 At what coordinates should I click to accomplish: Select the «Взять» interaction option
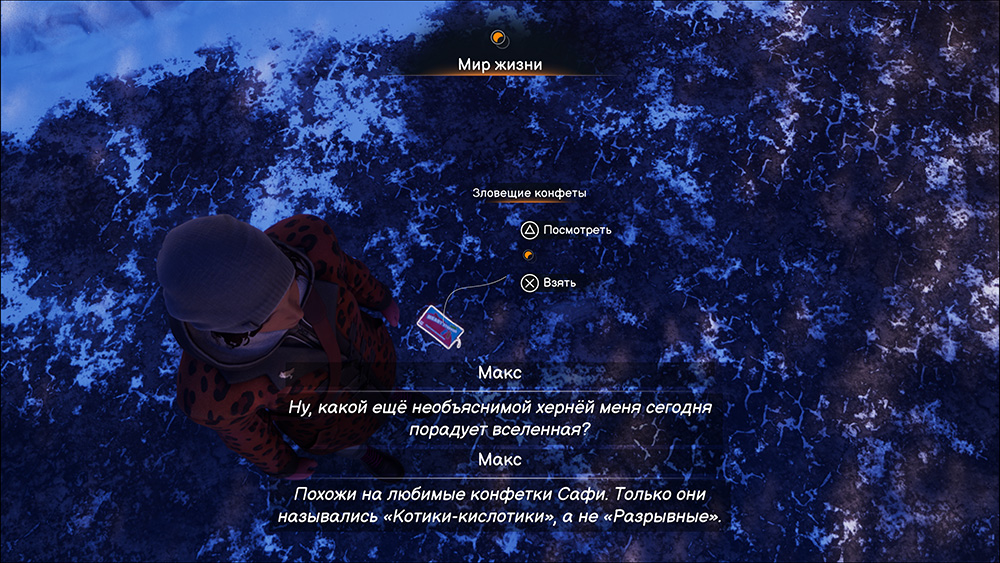coord(549,283)
